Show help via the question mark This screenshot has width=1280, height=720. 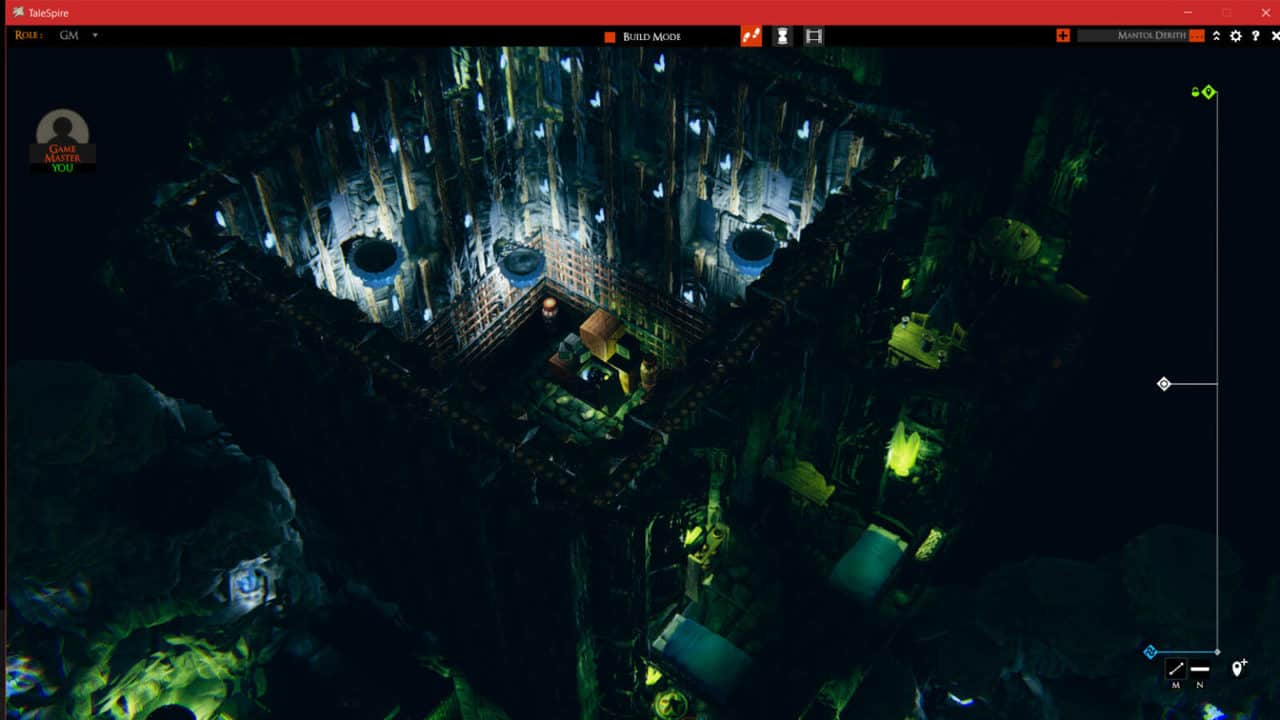coord(1256,36)
